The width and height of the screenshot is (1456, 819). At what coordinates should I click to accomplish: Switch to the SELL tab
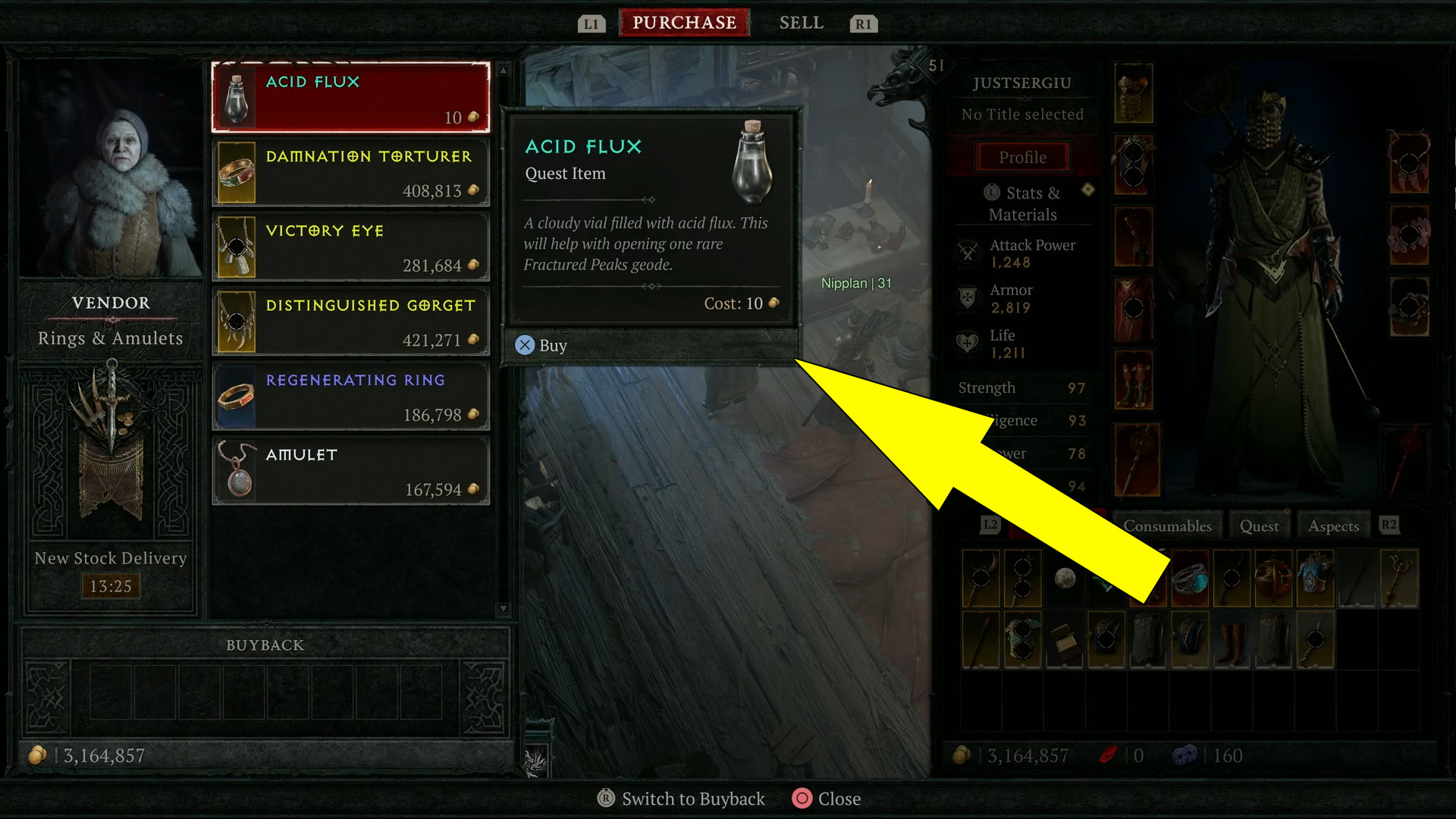click(801, 23)
